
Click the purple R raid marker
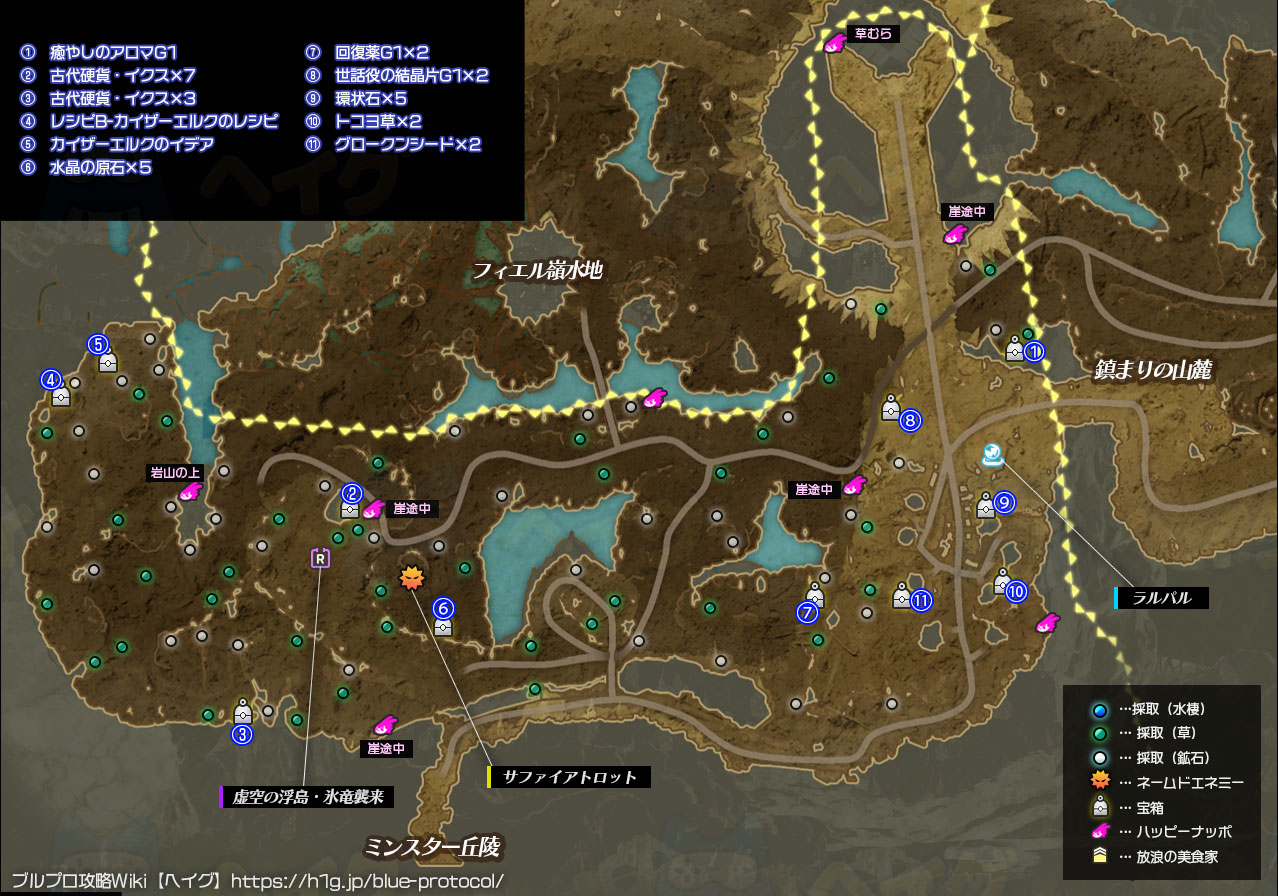[320, 558]
